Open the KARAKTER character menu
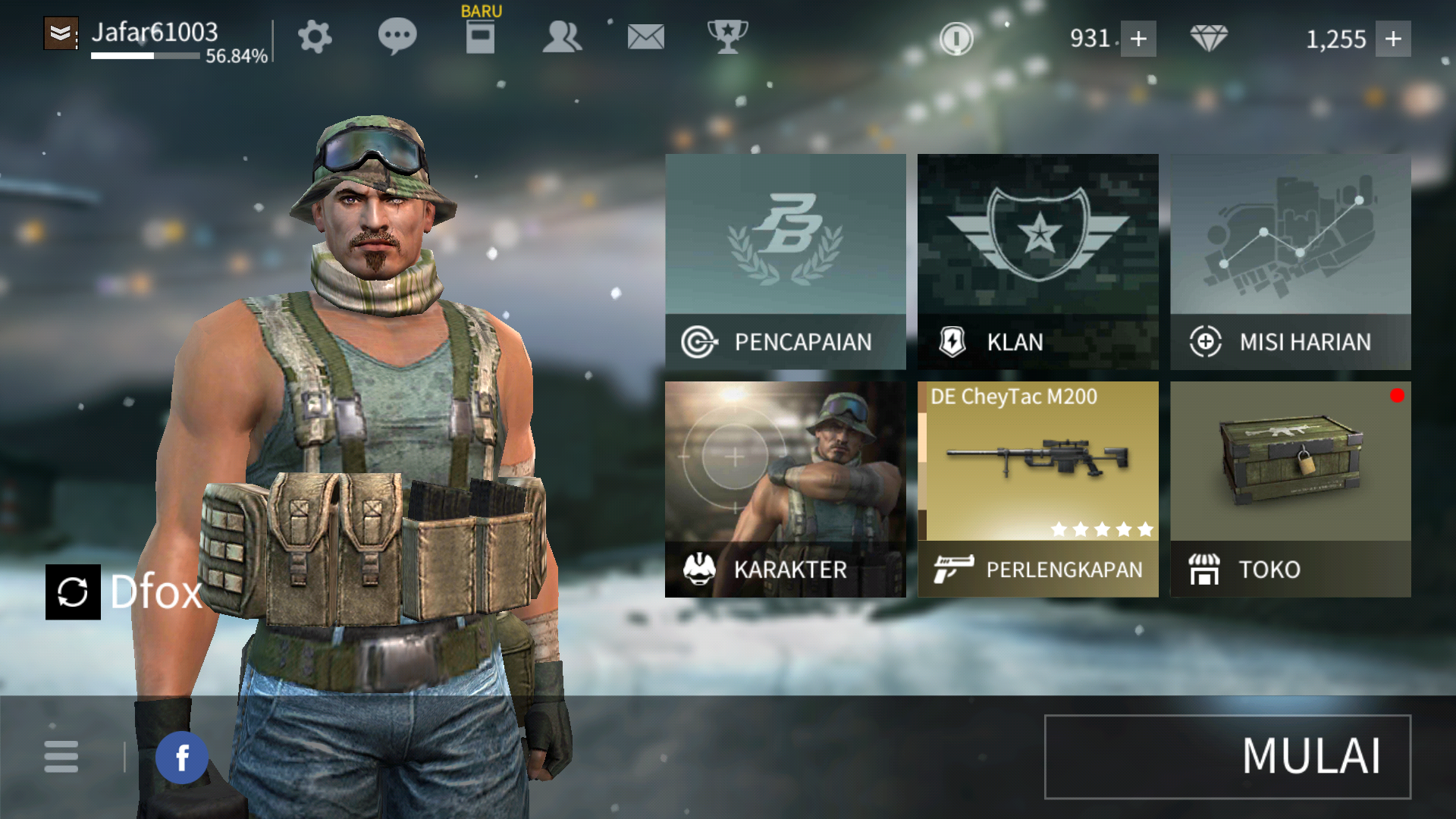 pyautogui.click(x=785, y=489)
